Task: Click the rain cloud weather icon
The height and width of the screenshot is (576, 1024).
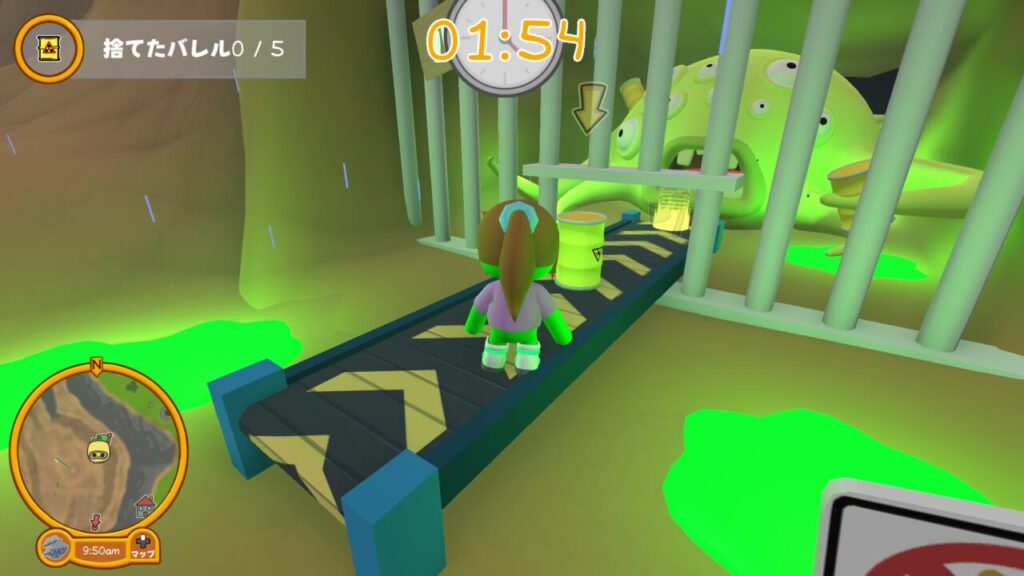Action: click(56, 547)
